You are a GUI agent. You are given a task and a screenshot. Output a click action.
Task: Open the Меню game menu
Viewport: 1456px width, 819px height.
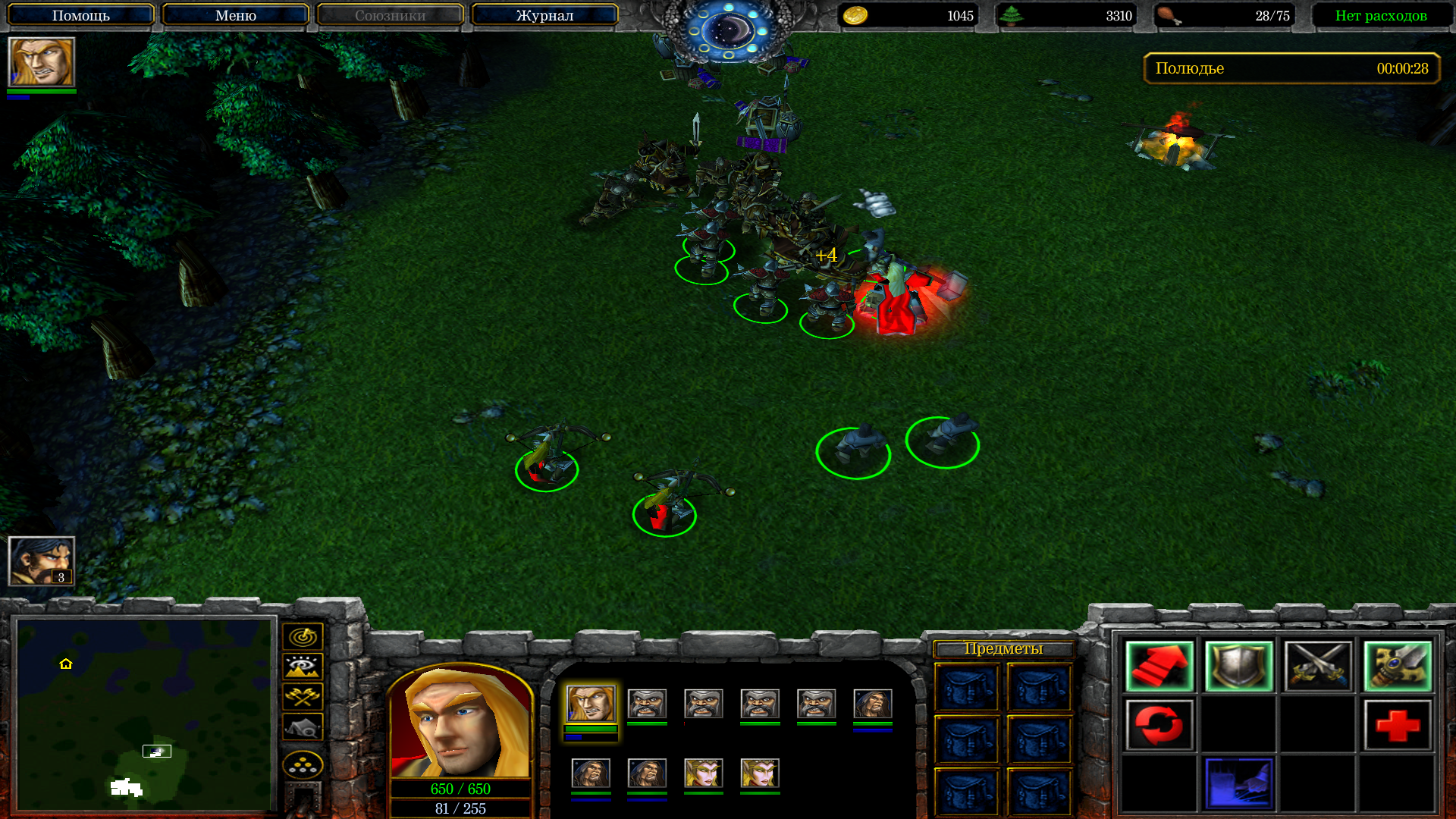tap(235, 15)
